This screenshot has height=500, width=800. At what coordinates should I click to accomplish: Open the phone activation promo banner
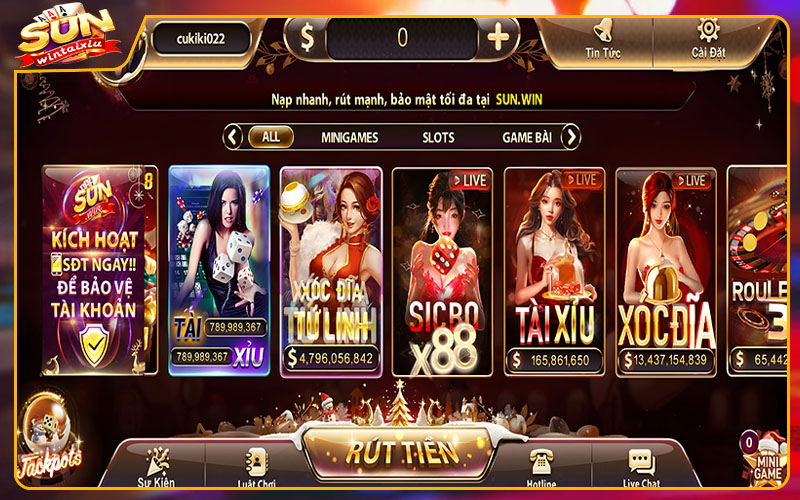(99, 270)
